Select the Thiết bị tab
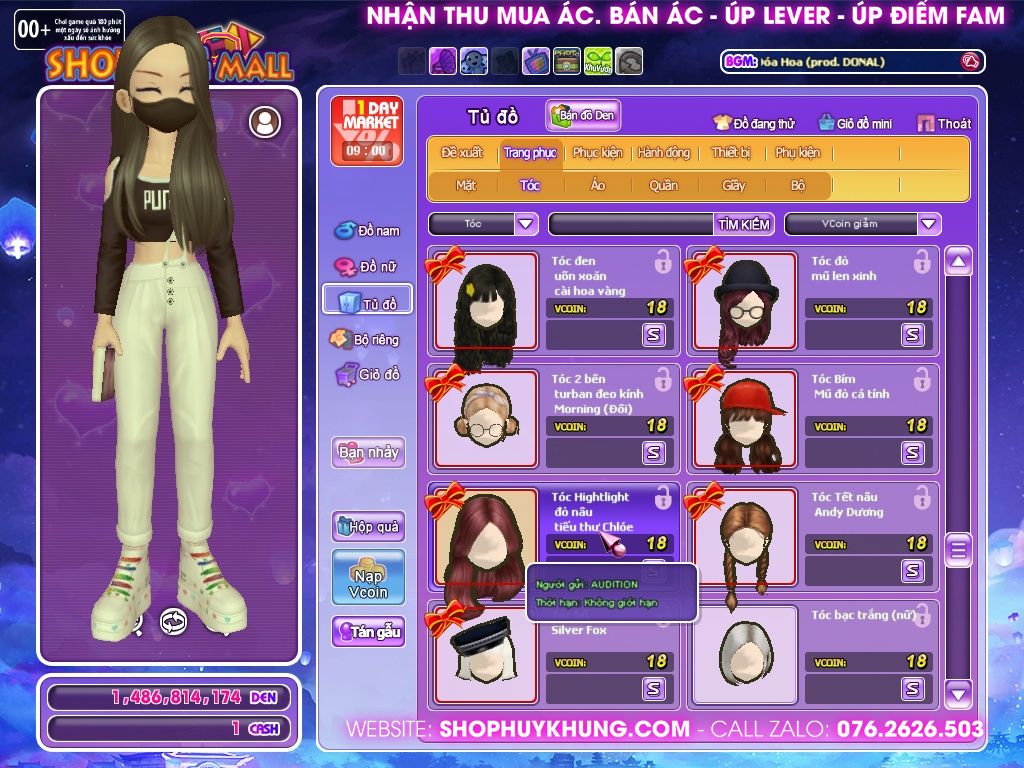Image resolution: width=1024 pixels, height=768 pixels. 731,153
